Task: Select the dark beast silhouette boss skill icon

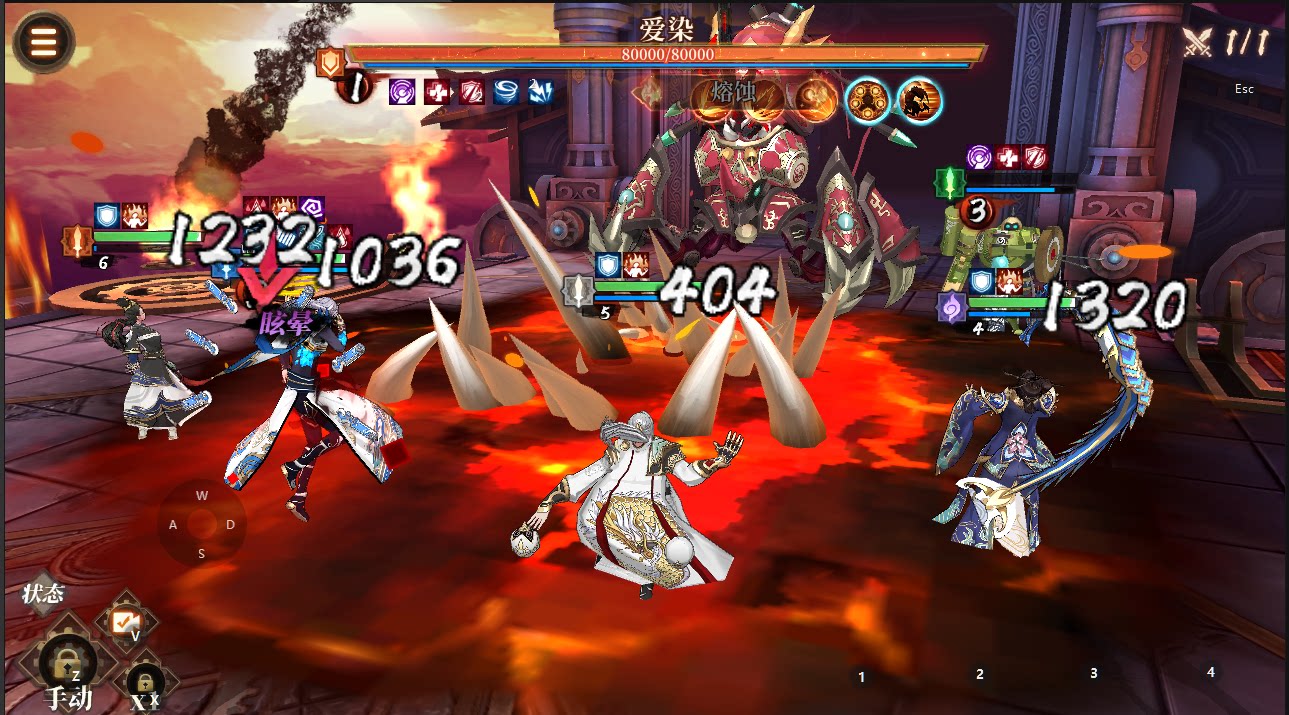Action: (x=918, y=100)
